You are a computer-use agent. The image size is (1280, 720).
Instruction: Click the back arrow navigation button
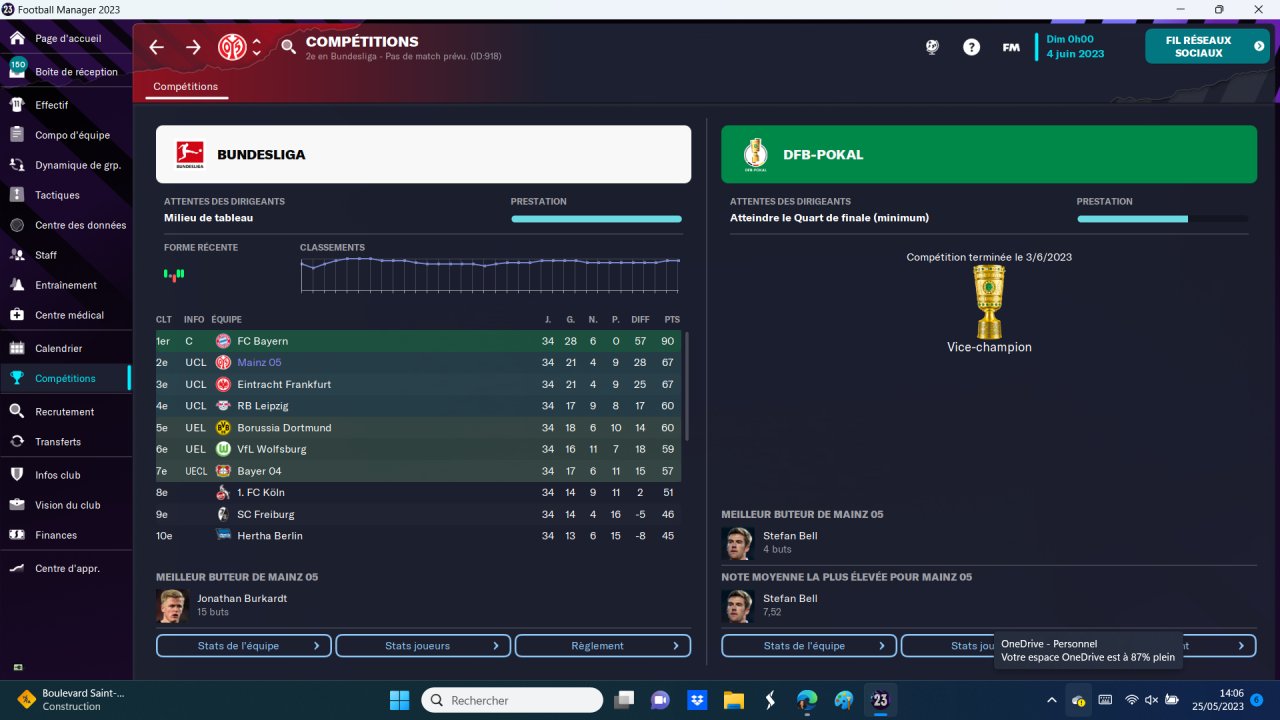[156, 47]
